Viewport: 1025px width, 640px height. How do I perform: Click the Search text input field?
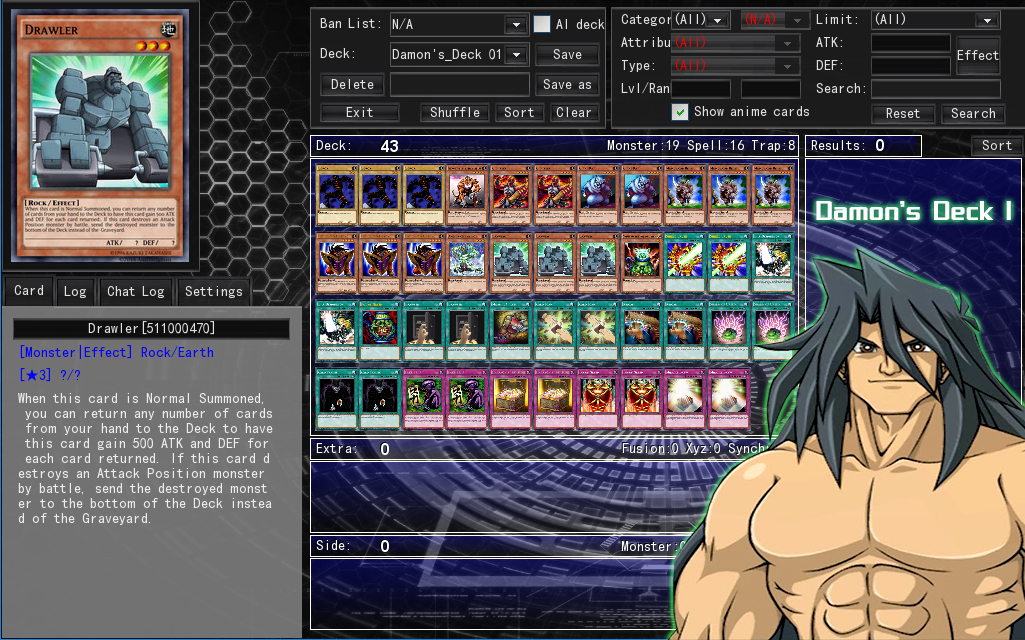(935, 88)
